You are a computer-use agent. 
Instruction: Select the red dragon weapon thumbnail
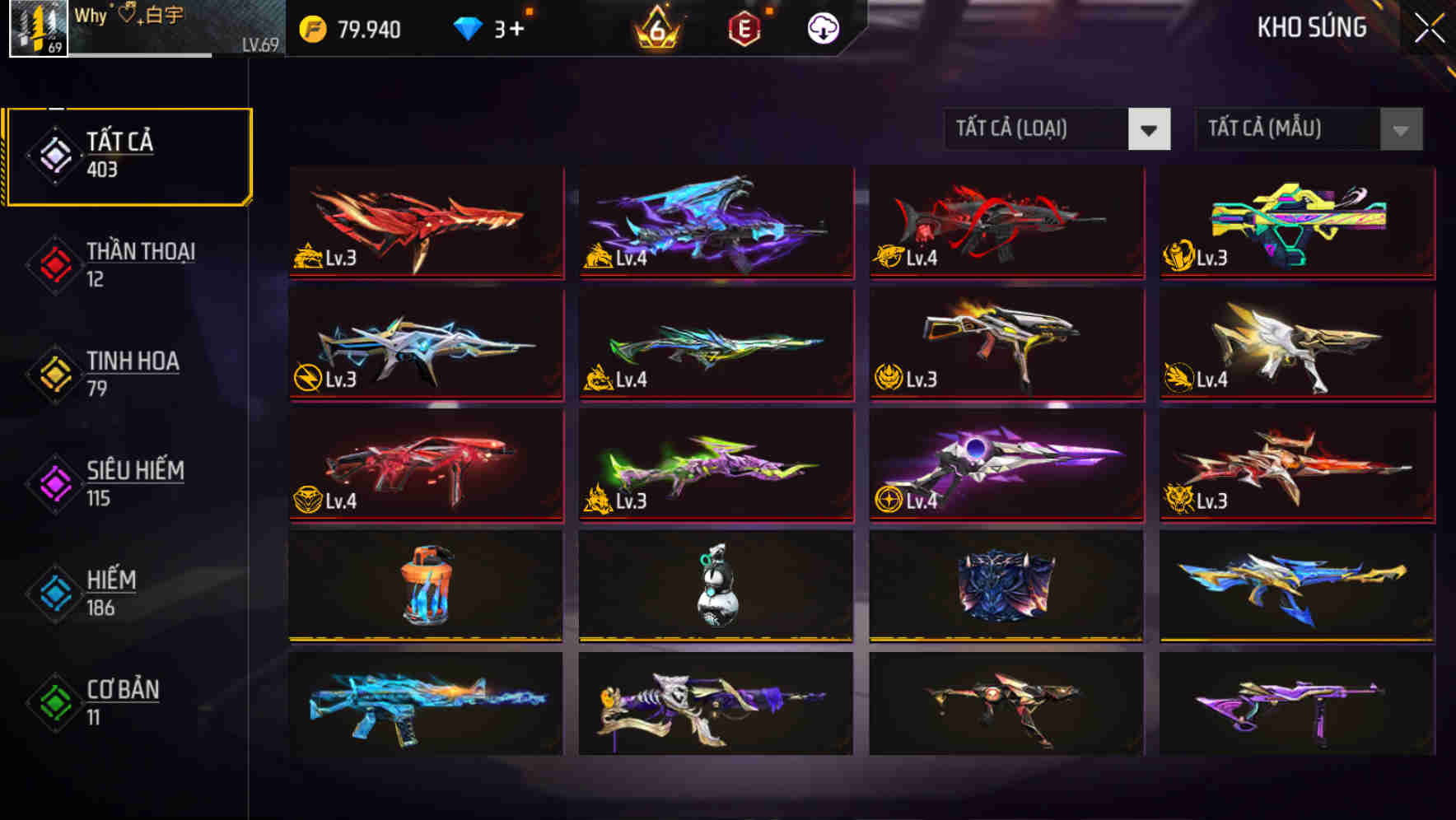point(424,222)
